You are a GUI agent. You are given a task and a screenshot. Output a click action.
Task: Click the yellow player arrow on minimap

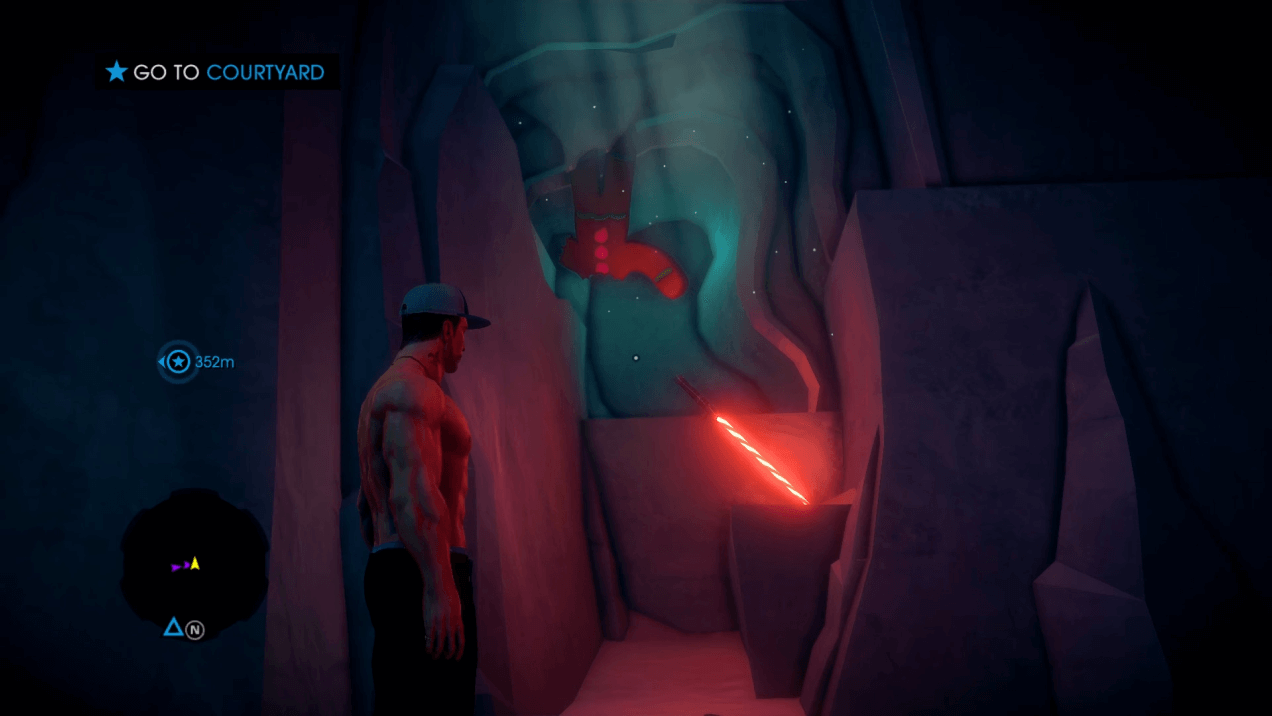195,564
